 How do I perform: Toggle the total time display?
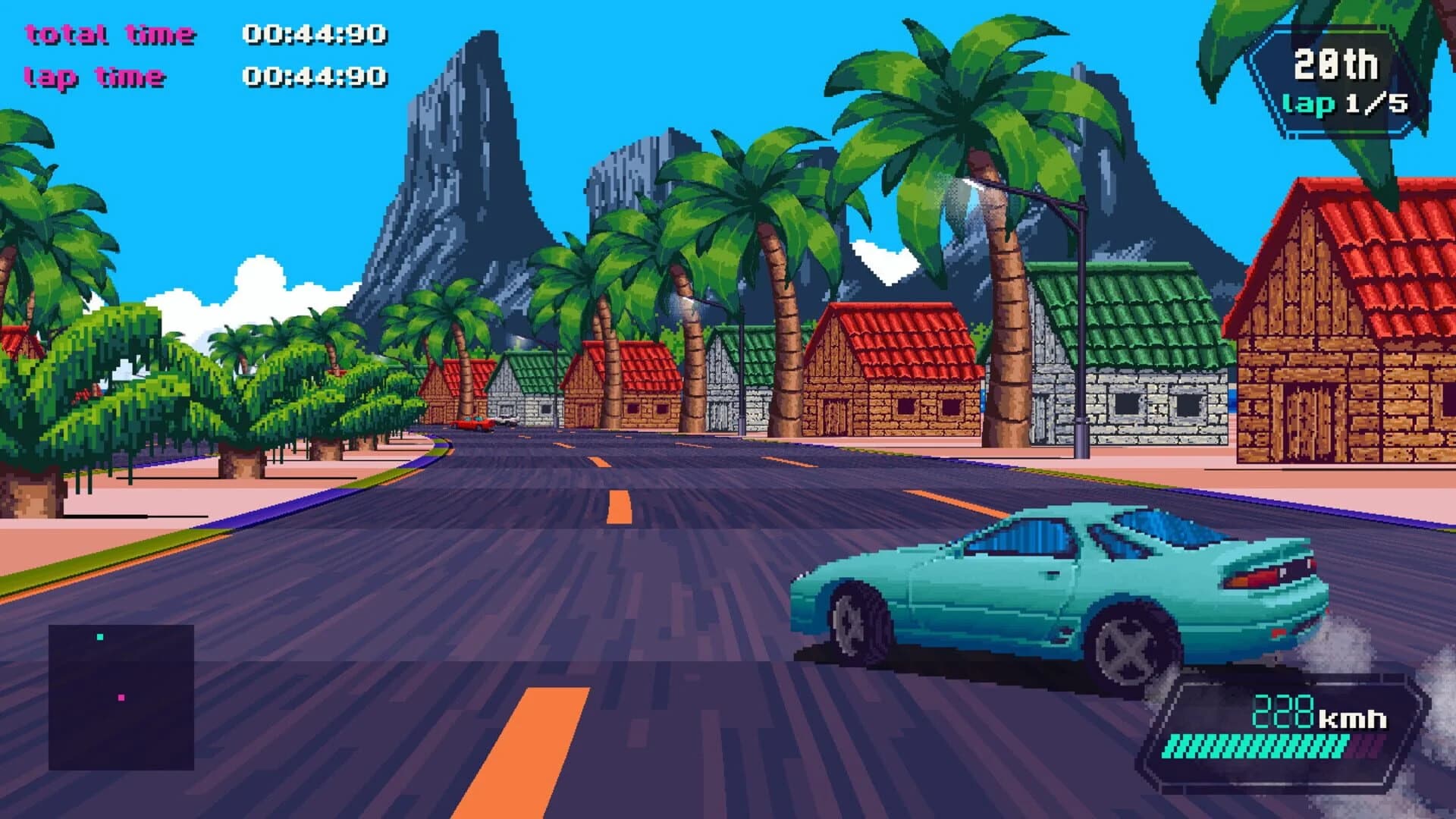110,32
